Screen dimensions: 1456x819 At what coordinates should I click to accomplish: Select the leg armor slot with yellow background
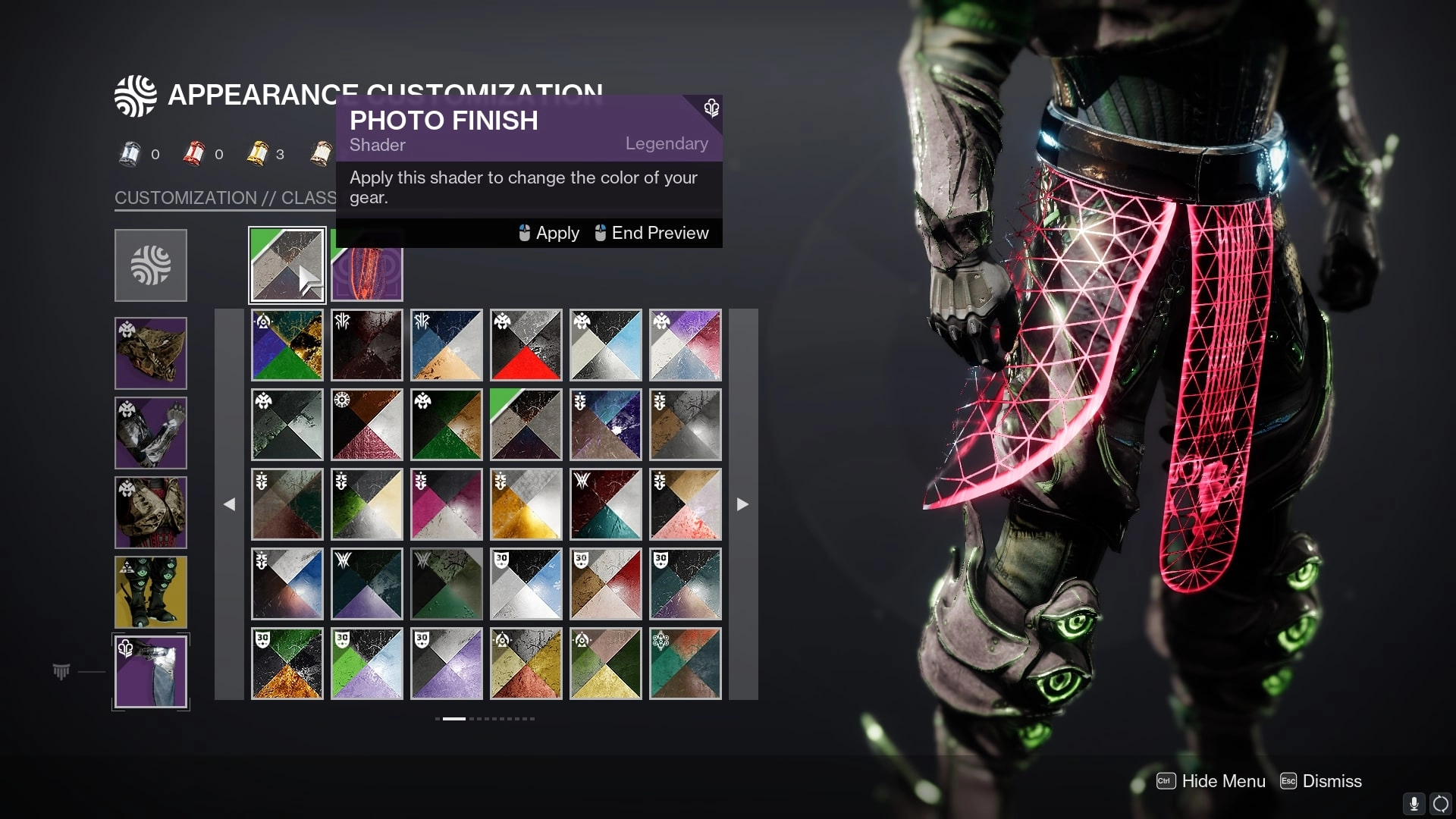151,592
